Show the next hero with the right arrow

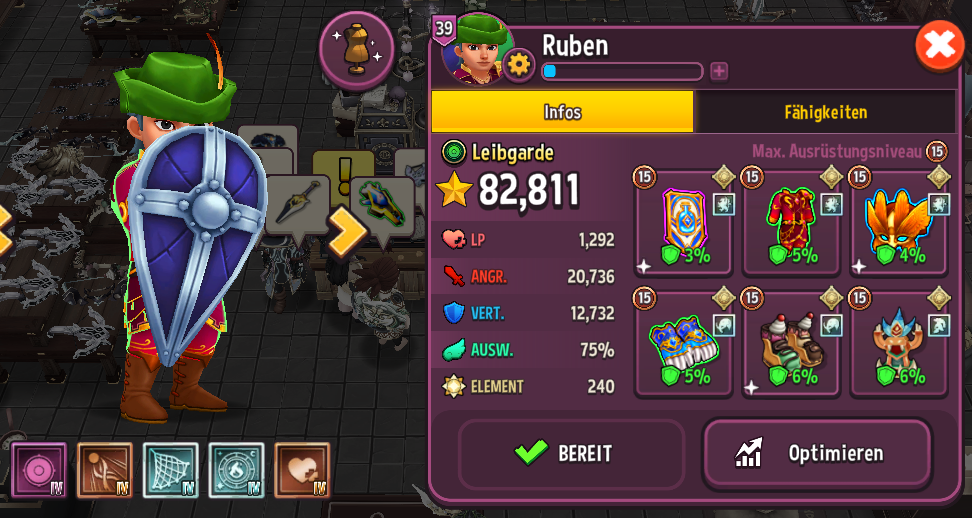coord(349,231)
